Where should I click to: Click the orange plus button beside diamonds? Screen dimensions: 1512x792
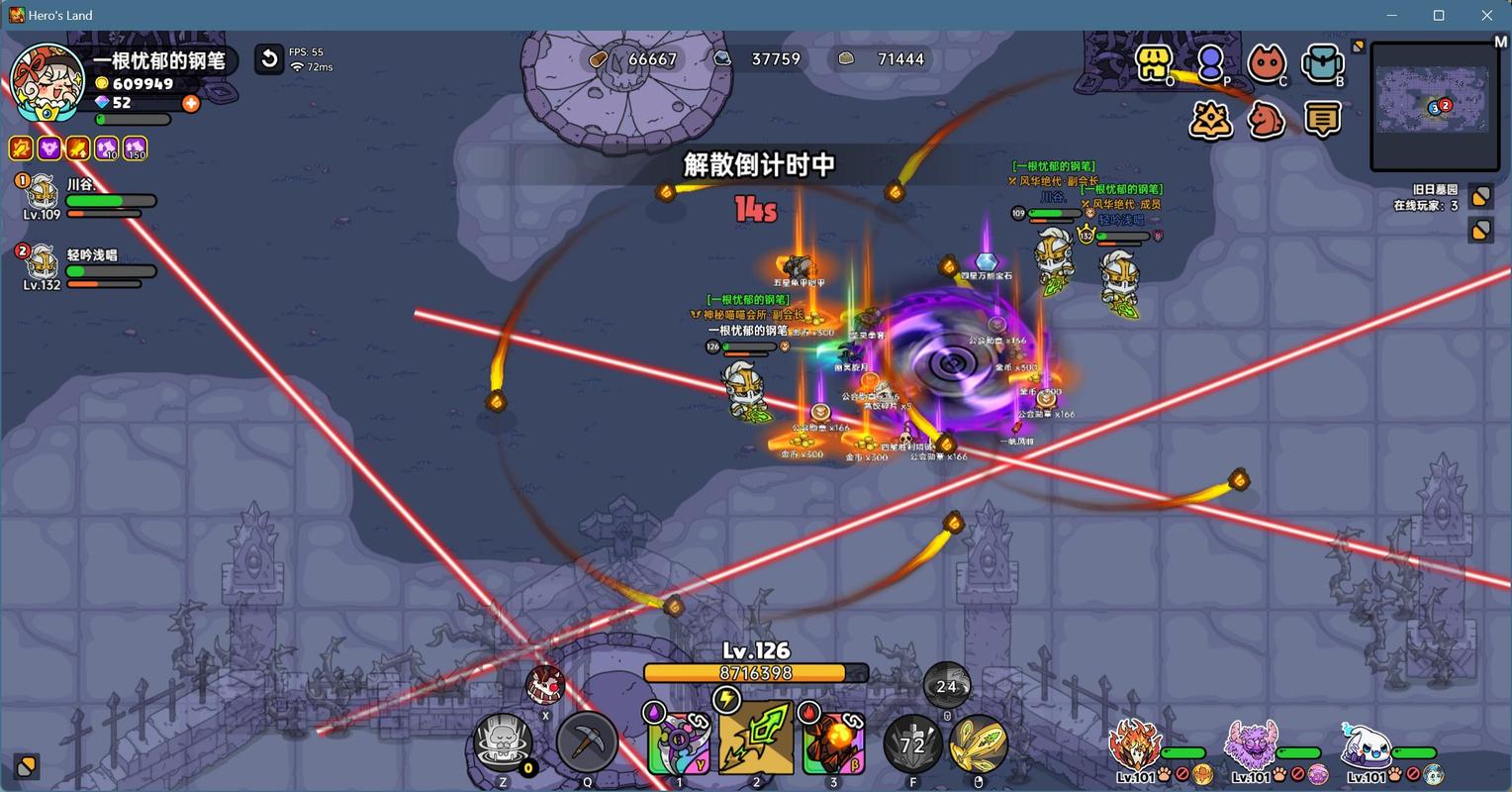click(x=191, y=103)
